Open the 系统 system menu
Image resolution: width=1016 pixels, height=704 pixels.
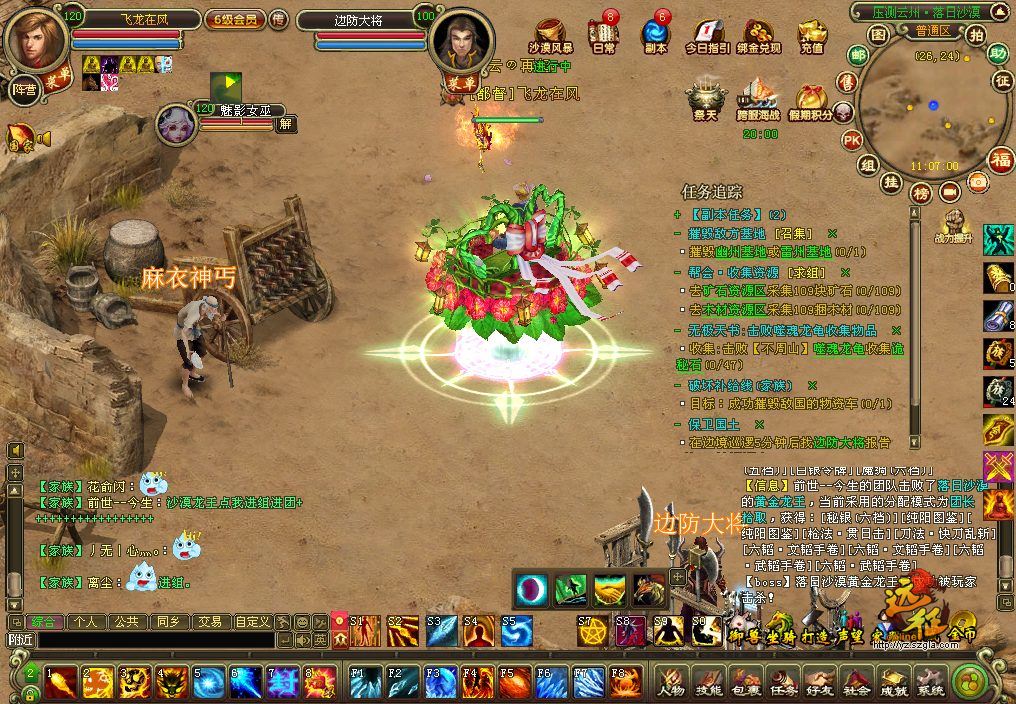click(x=930, y=683)
